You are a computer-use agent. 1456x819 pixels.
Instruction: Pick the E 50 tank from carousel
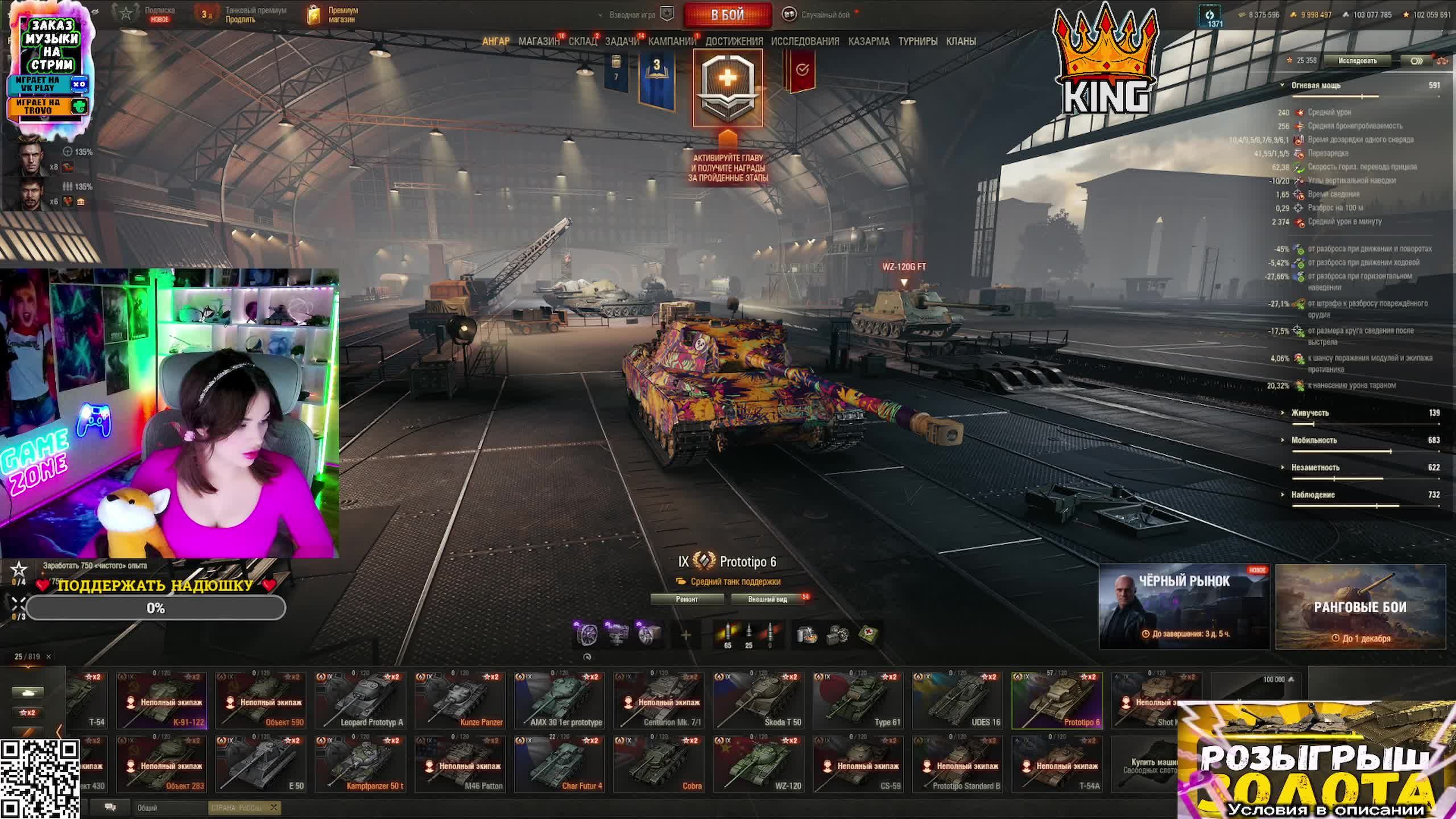point(260,764)
